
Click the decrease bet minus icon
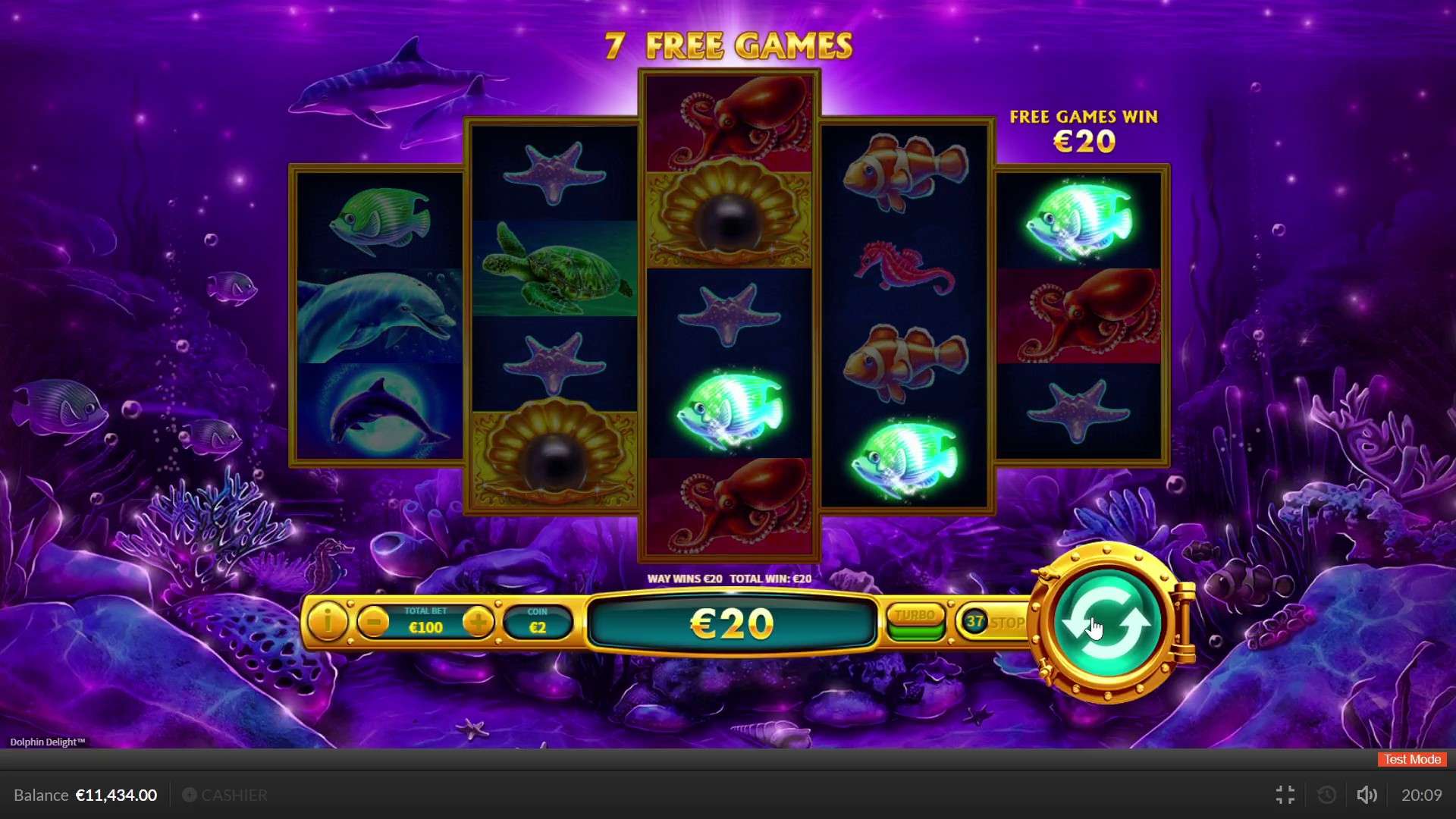[373, 623]
